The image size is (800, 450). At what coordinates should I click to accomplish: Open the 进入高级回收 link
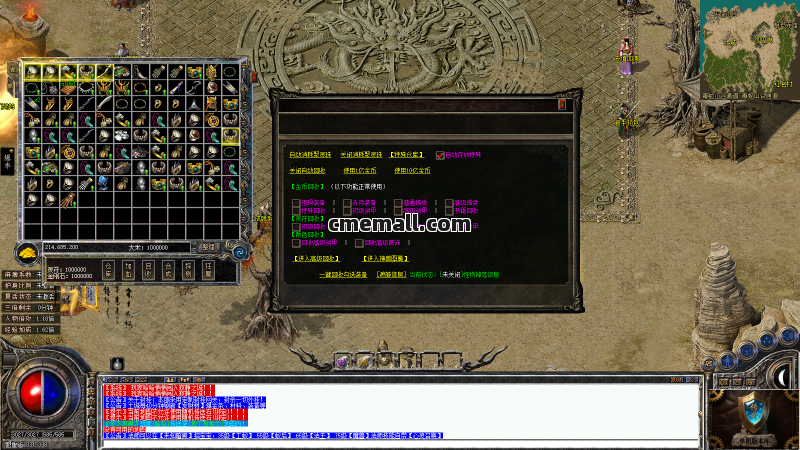315,259
